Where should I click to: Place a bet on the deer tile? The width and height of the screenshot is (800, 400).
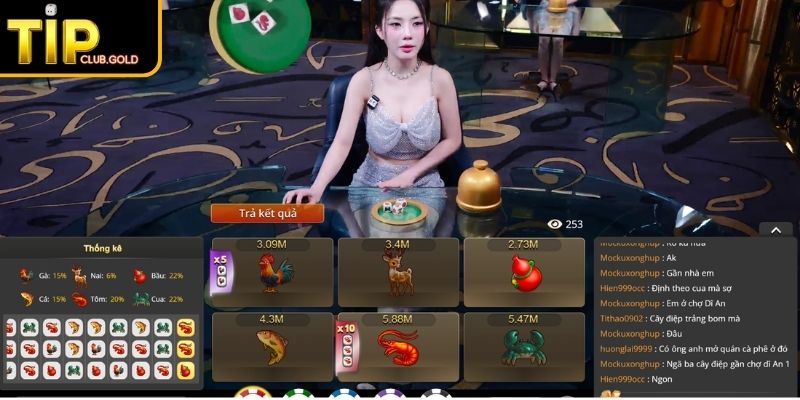pyautogui.click(x=397, y=272)
